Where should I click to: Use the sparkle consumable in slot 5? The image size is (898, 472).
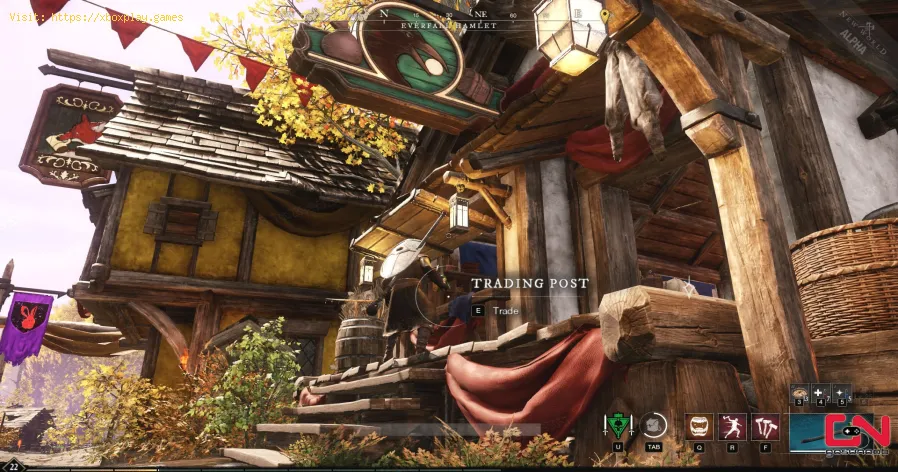pyautogui.click(x=842, y=394)
